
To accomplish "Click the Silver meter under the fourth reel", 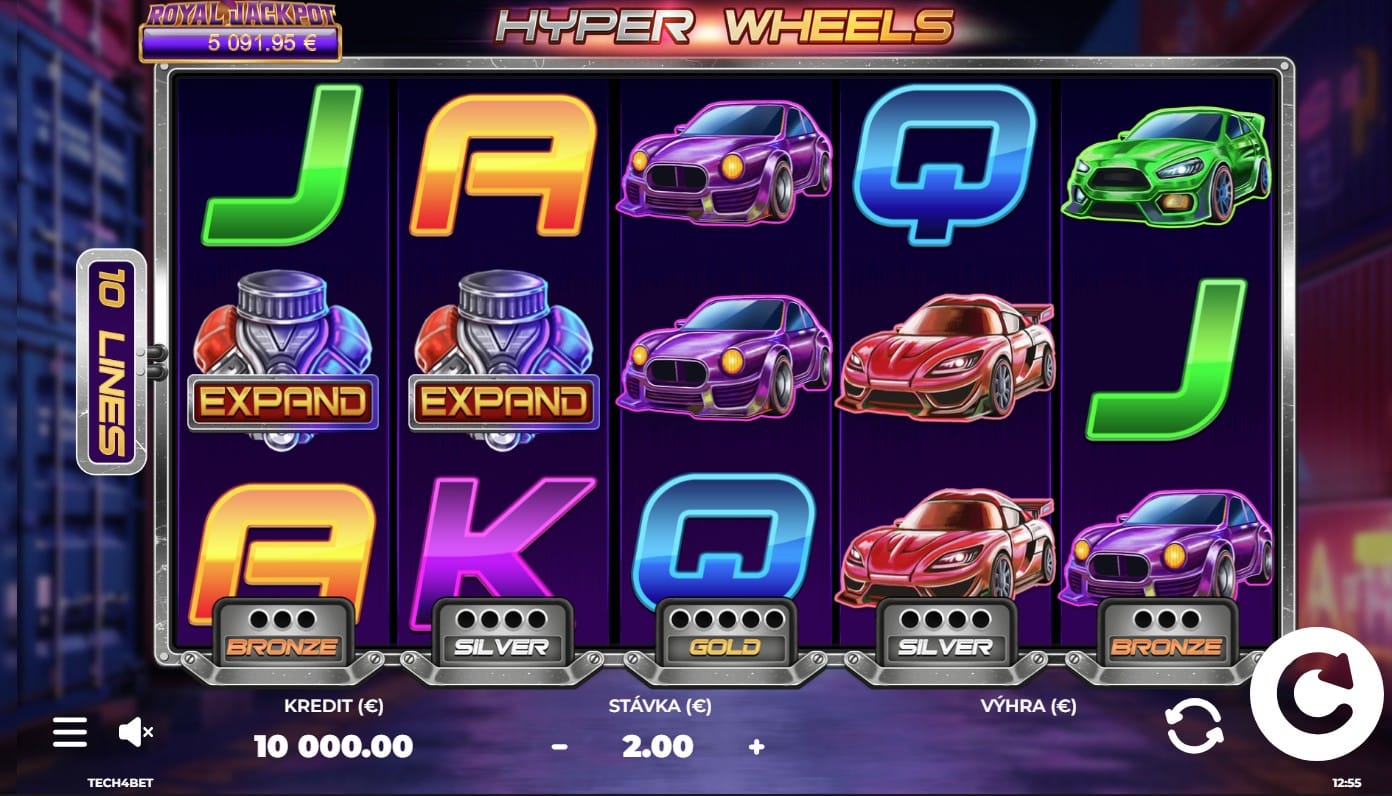I will pos(944,630).
